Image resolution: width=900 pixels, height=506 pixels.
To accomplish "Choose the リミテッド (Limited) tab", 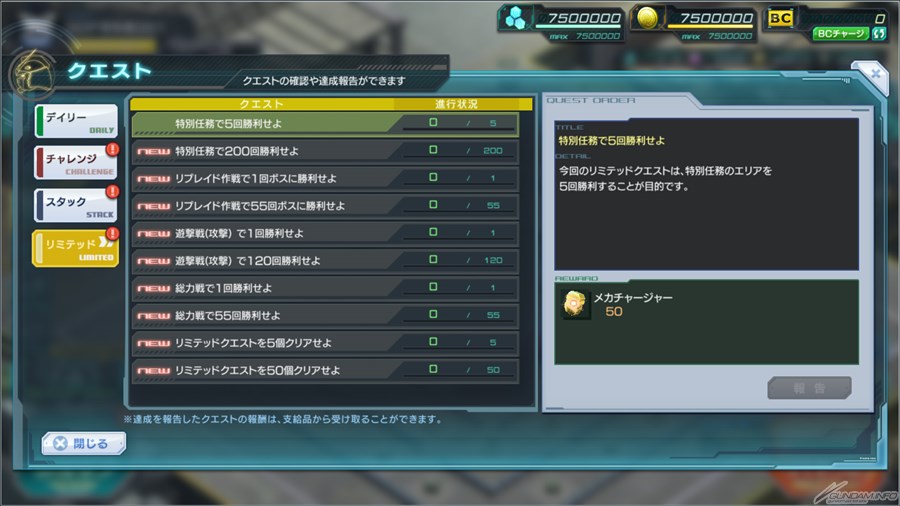I will 75,247.
